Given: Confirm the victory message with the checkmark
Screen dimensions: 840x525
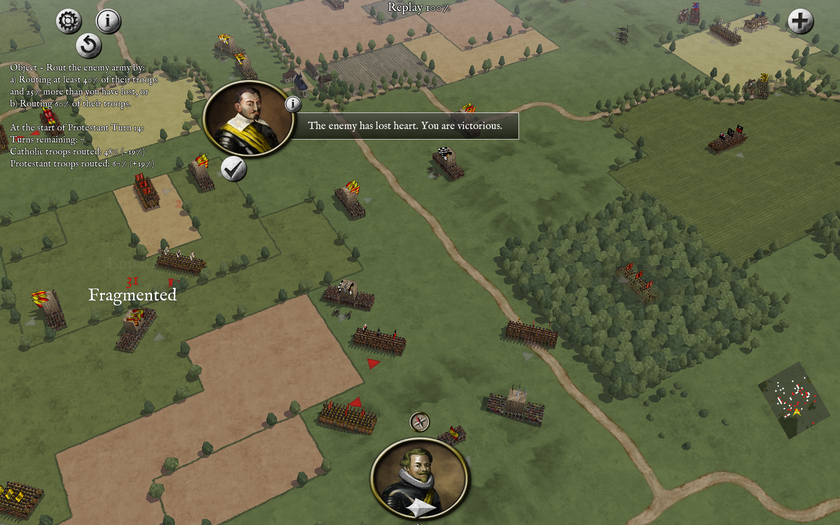Looking at the screenshot, I should tap(234, 170).
